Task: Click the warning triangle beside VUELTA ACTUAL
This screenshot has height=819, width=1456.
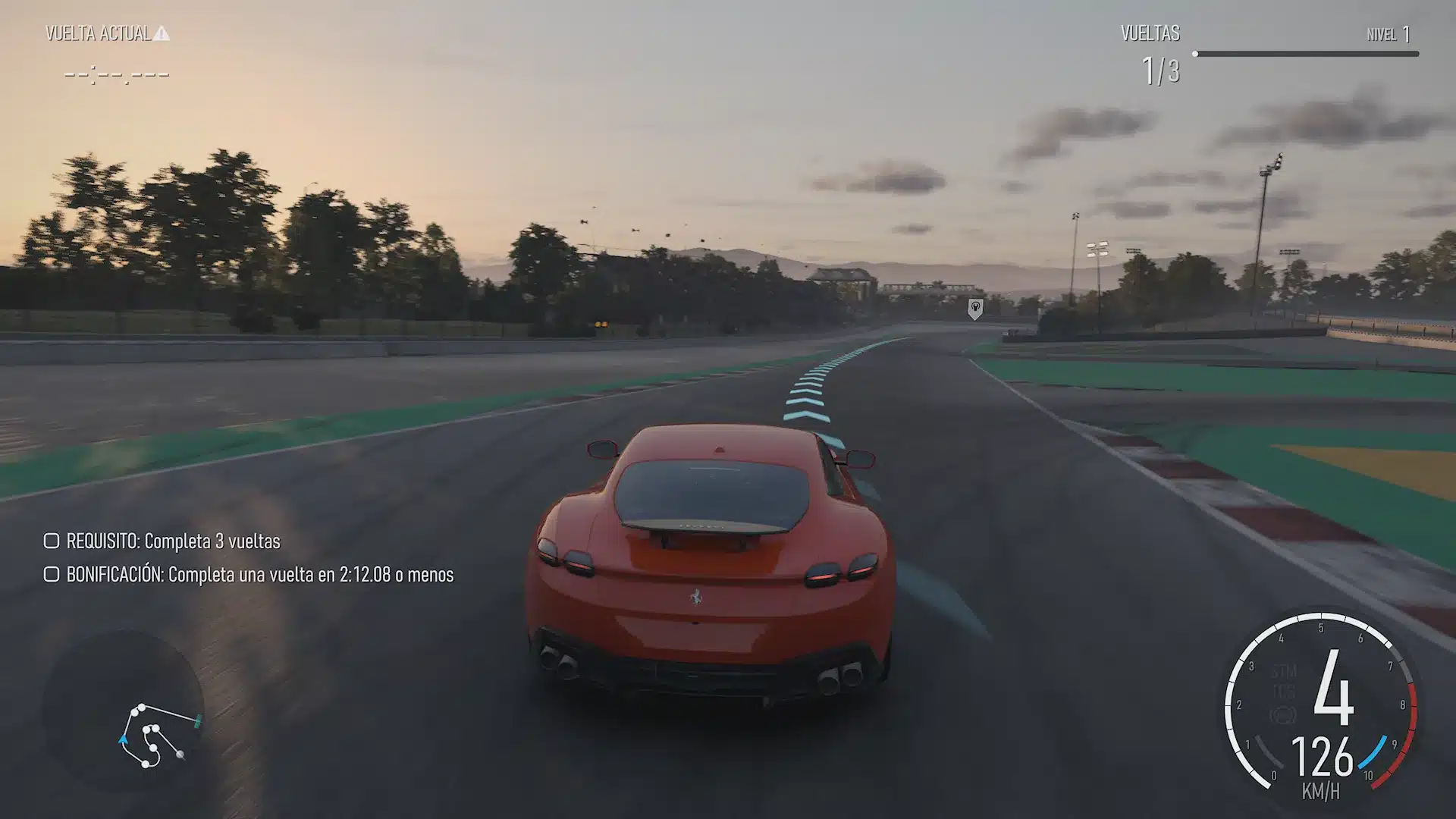Action: pyautogui.click(x=162, y=33)
